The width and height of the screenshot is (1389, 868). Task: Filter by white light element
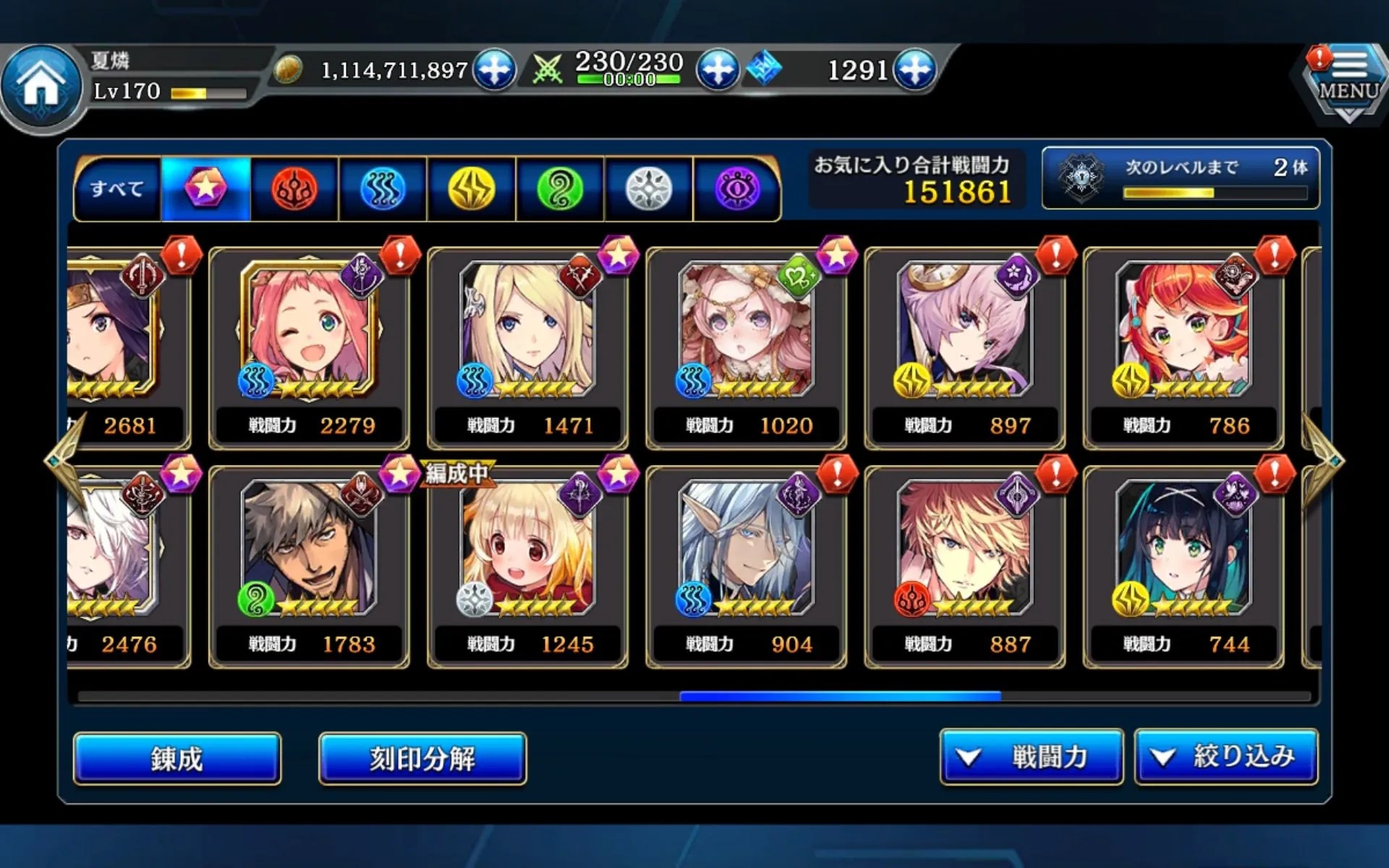(x=649, y=189)
